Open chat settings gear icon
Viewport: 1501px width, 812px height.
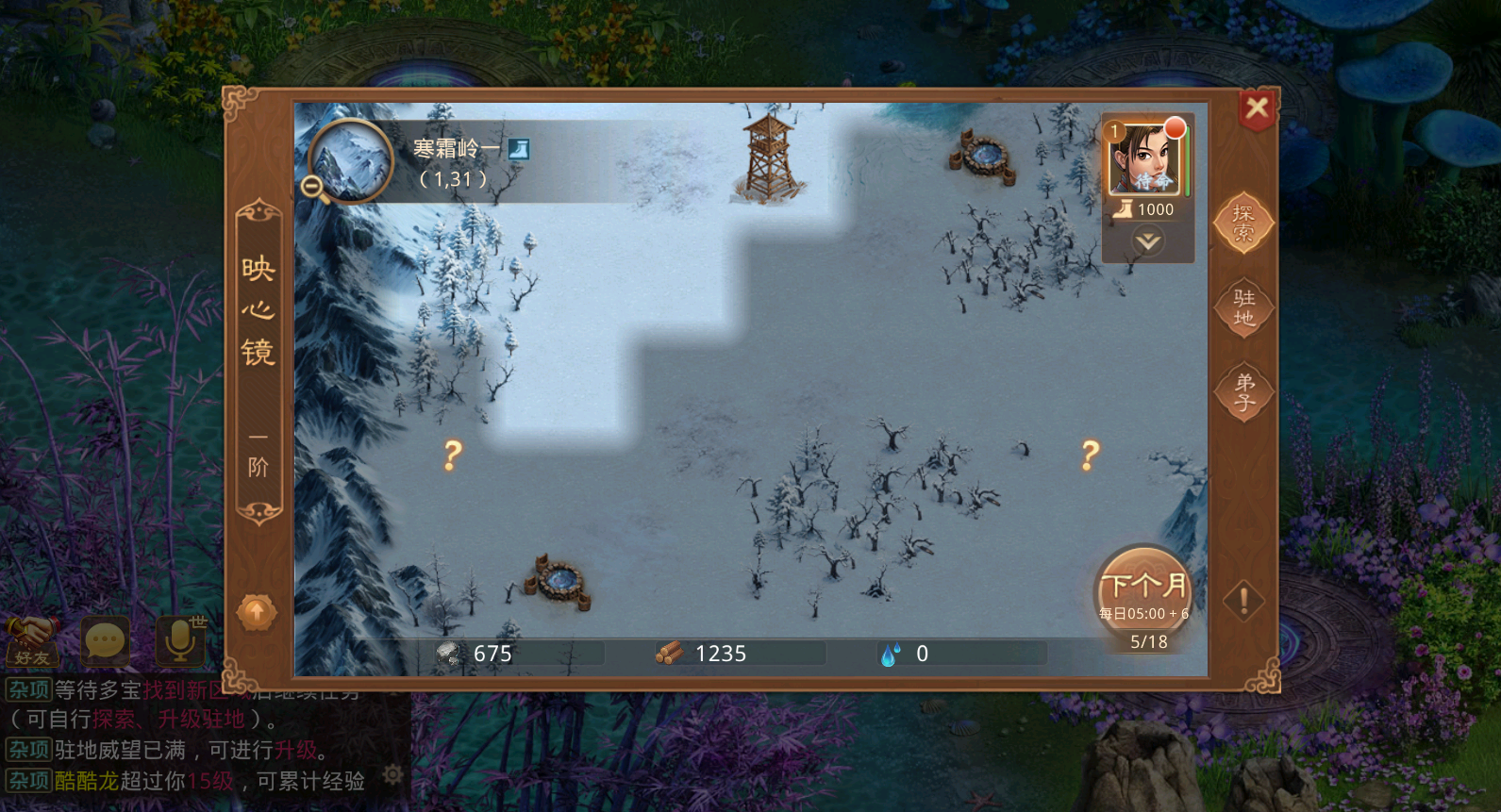(x=392, y=775)
